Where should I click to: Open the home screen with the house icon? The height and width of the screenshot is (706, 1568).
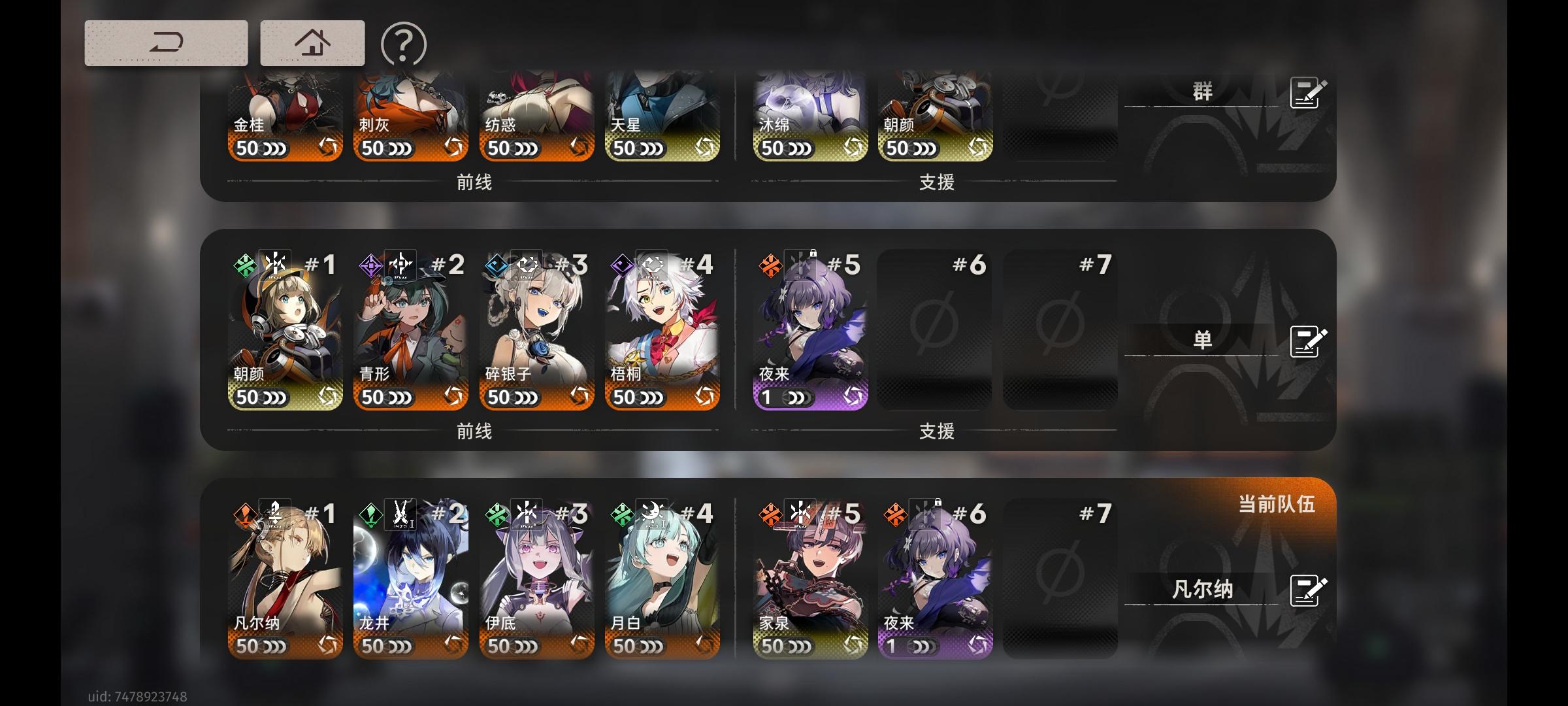click(x=312, y=43)
